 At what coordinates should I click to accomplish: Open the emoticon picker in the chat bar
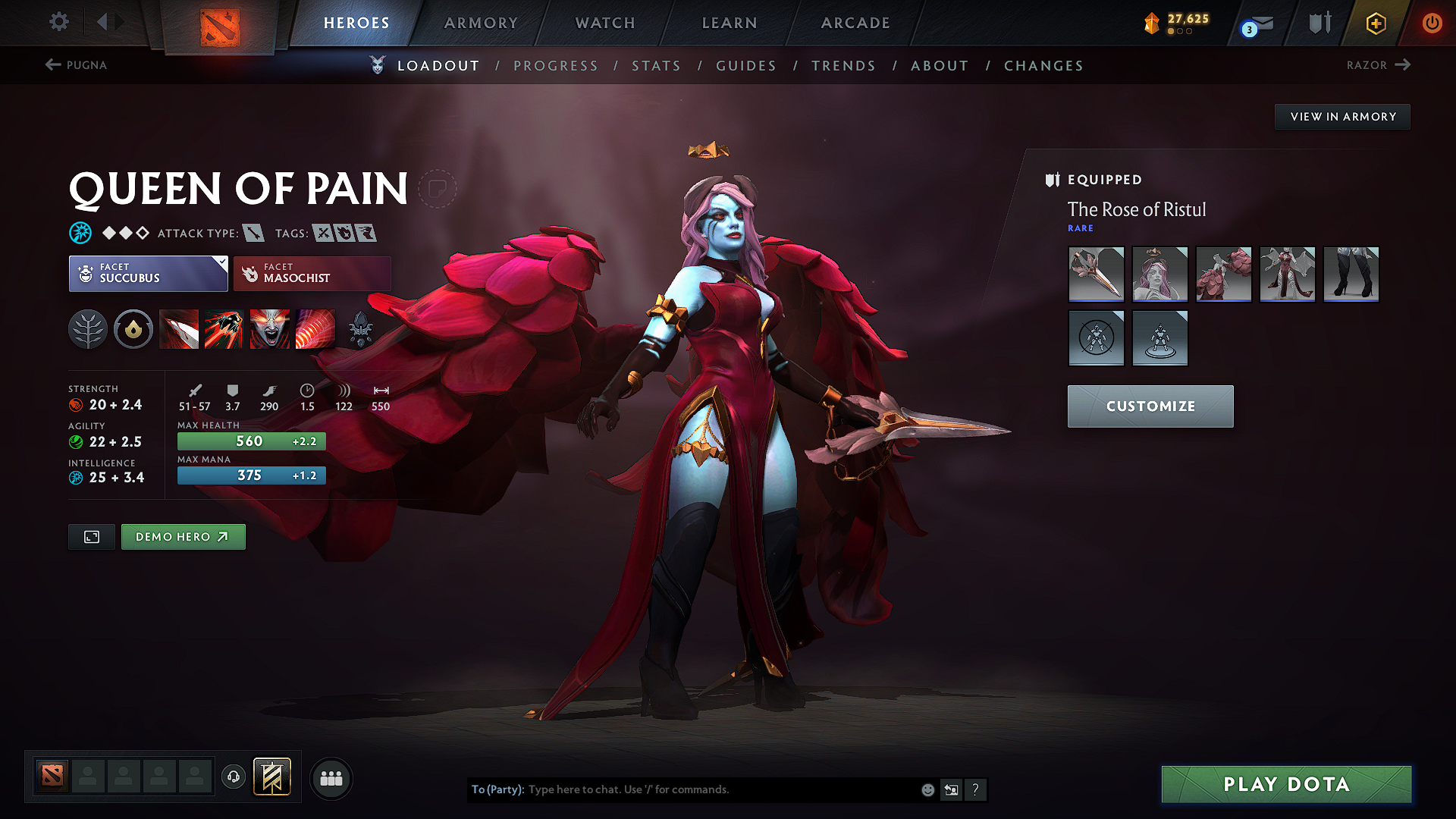point(927,789)
